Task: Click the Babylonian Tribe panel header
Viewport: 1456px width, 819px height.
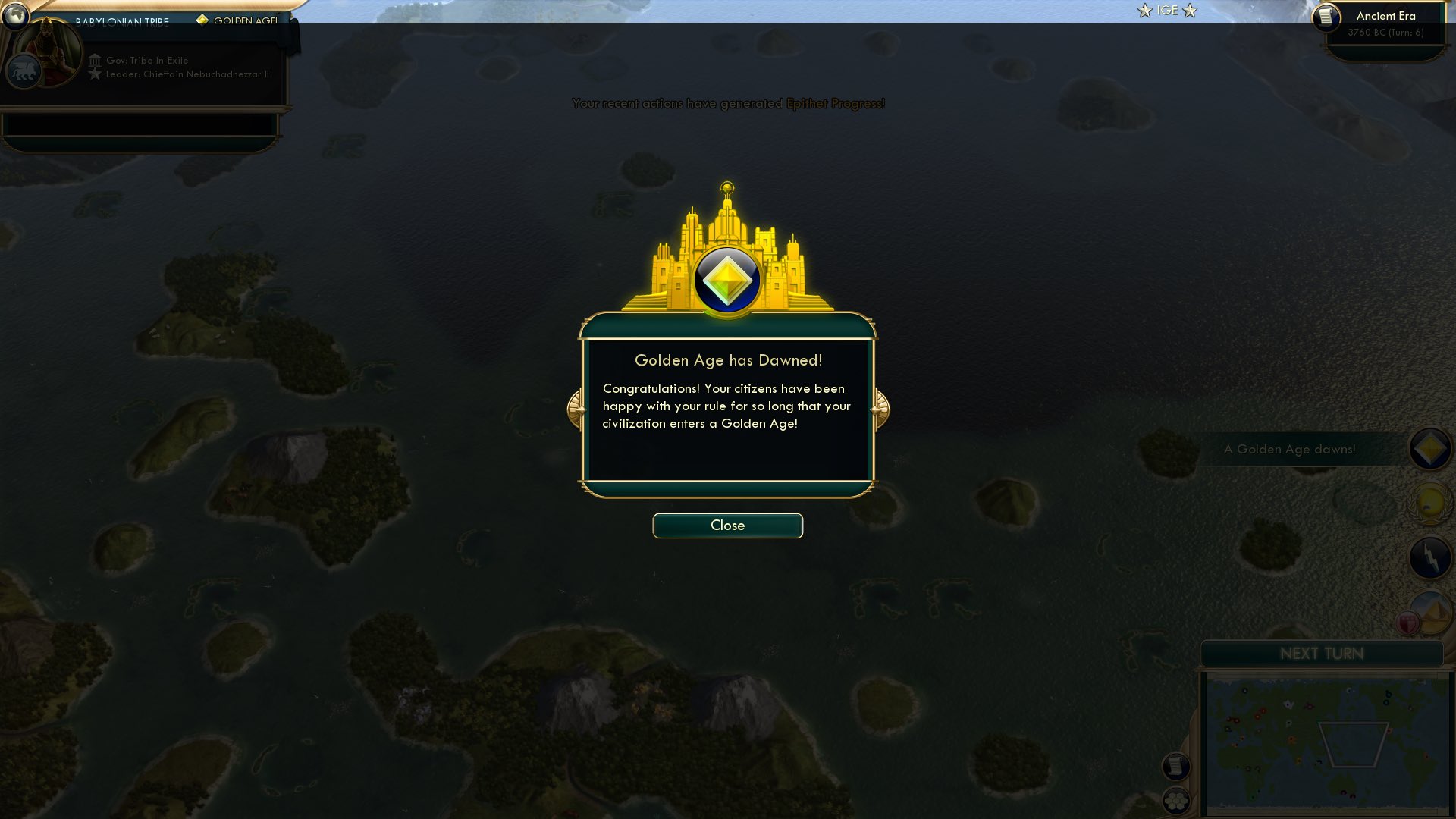Action: pyautogui.click(x=124, y=22)
